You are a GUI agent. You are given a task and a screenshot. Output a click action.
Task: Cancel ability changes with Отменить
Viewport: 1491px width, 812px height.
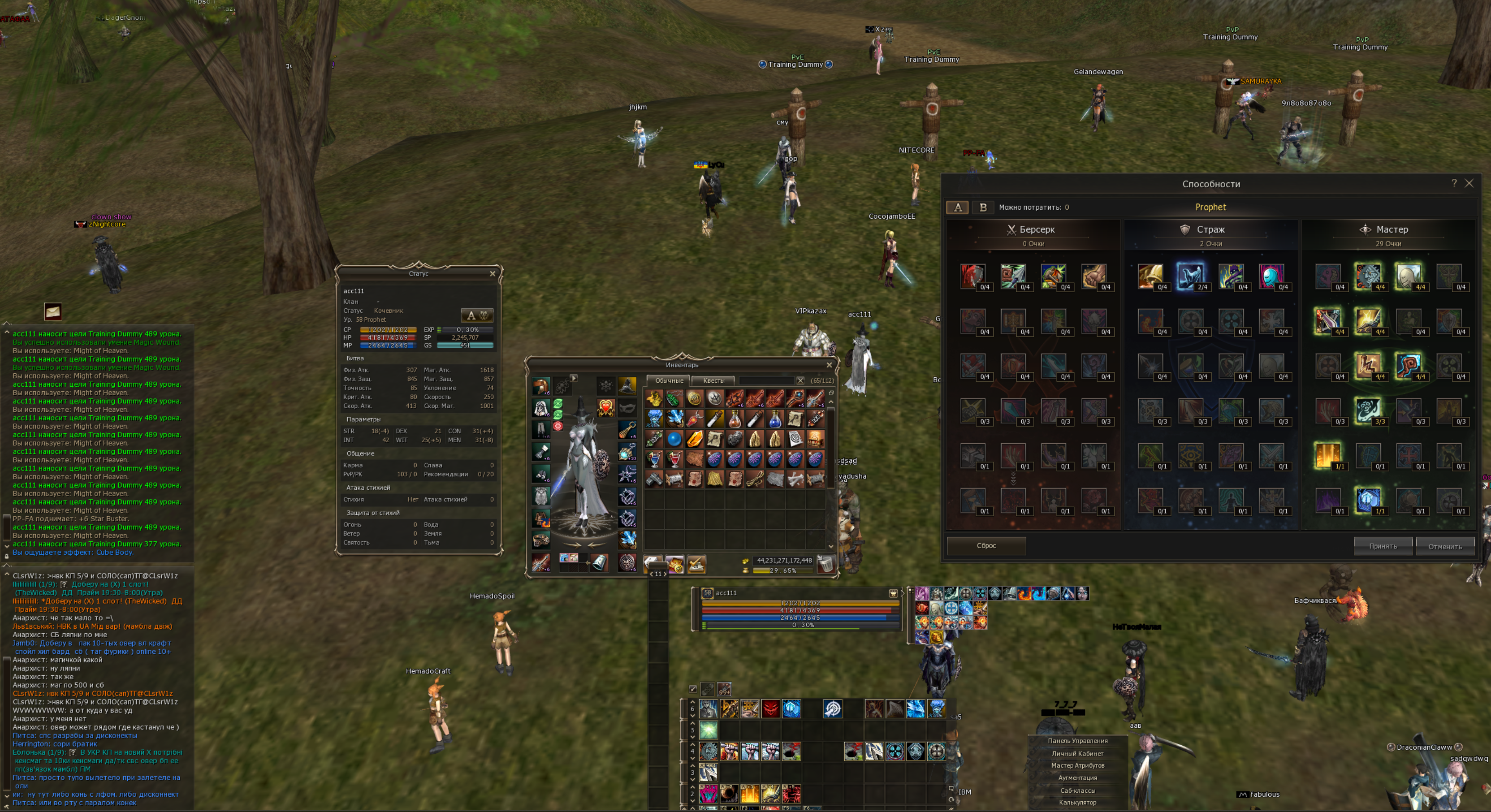pos(1445,546)
